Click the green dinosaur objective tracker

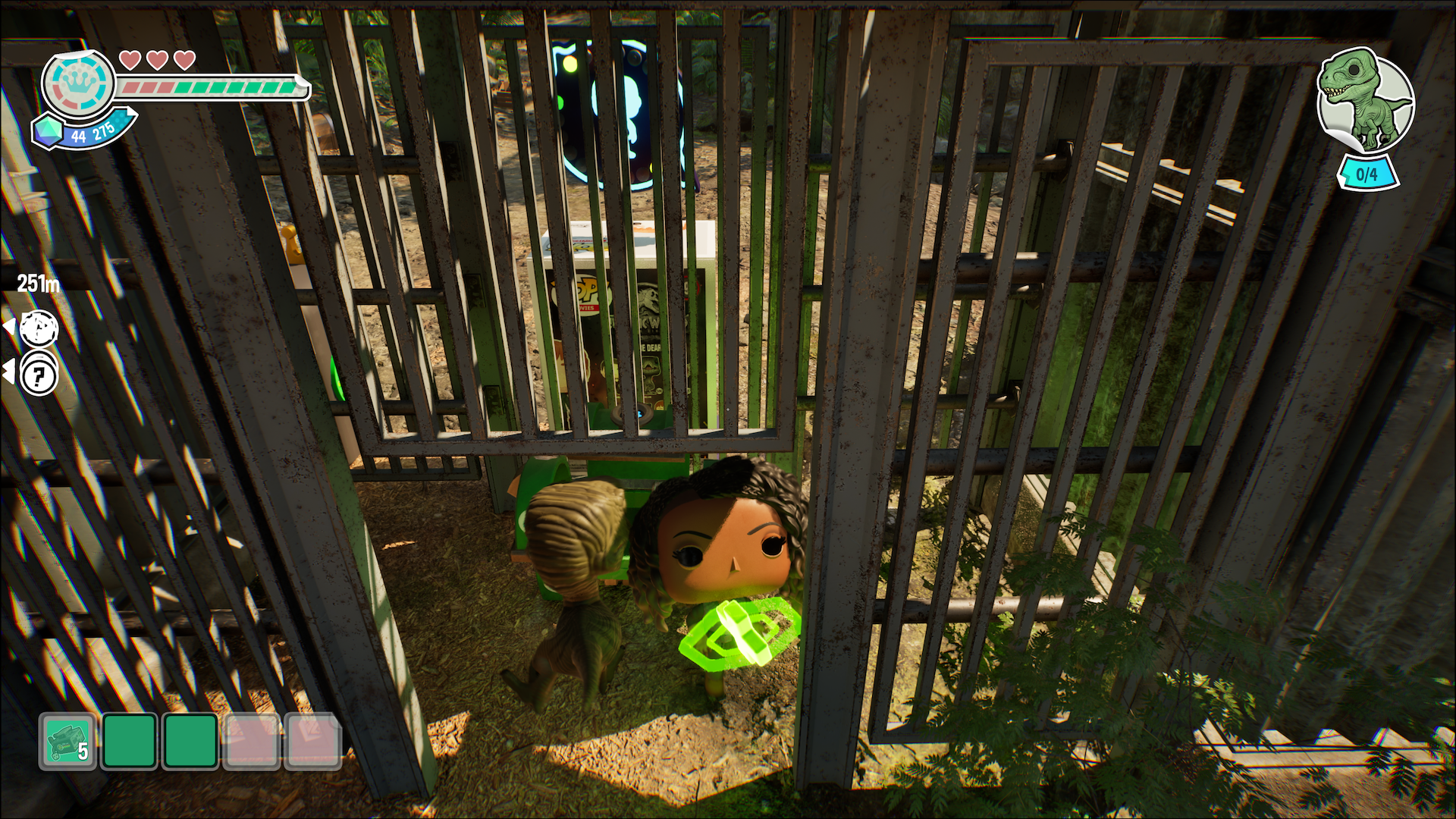(1365, 102)
